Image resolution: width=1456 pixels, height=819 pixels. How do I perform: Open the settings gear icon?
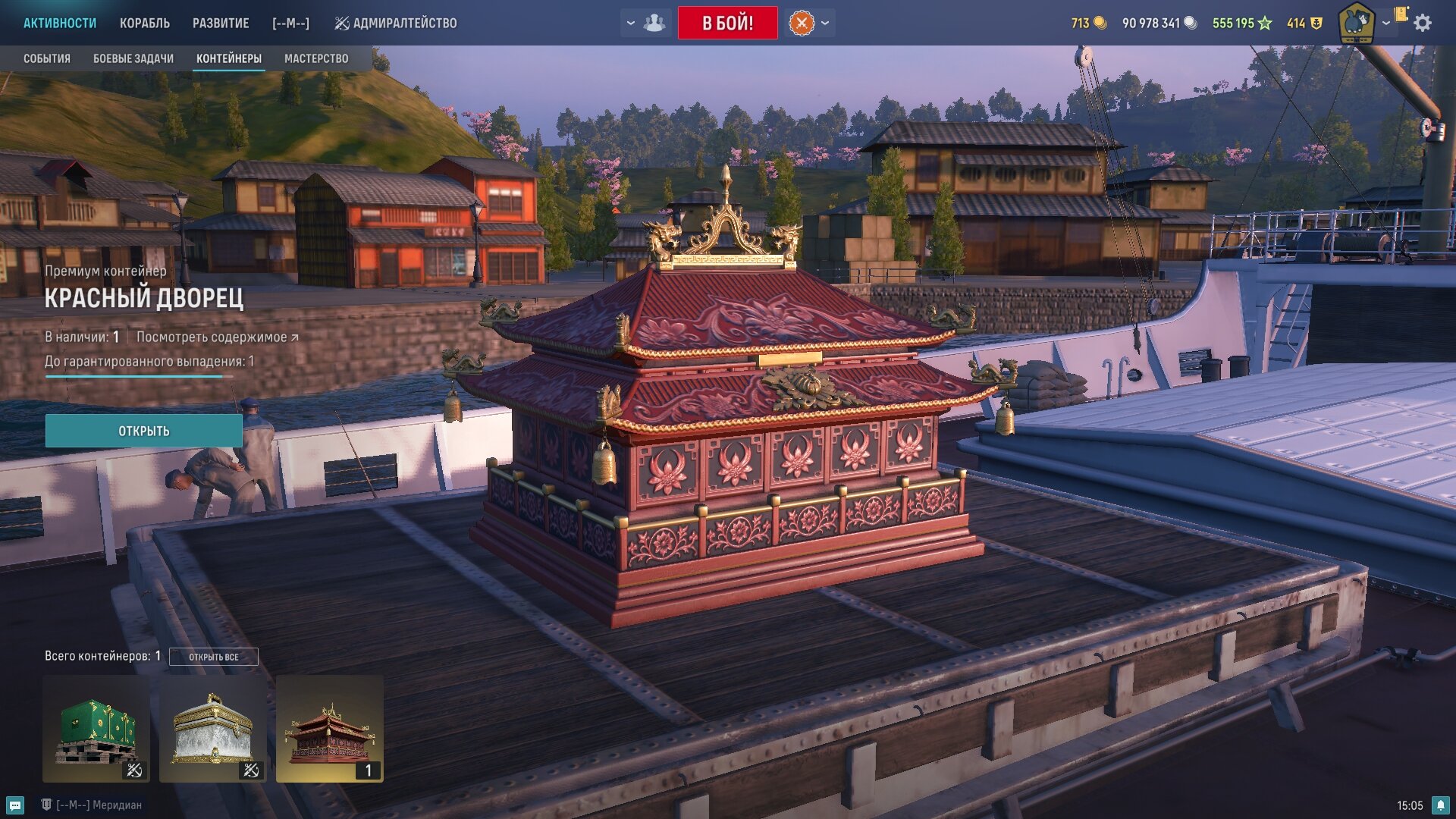click(1423, 23)
